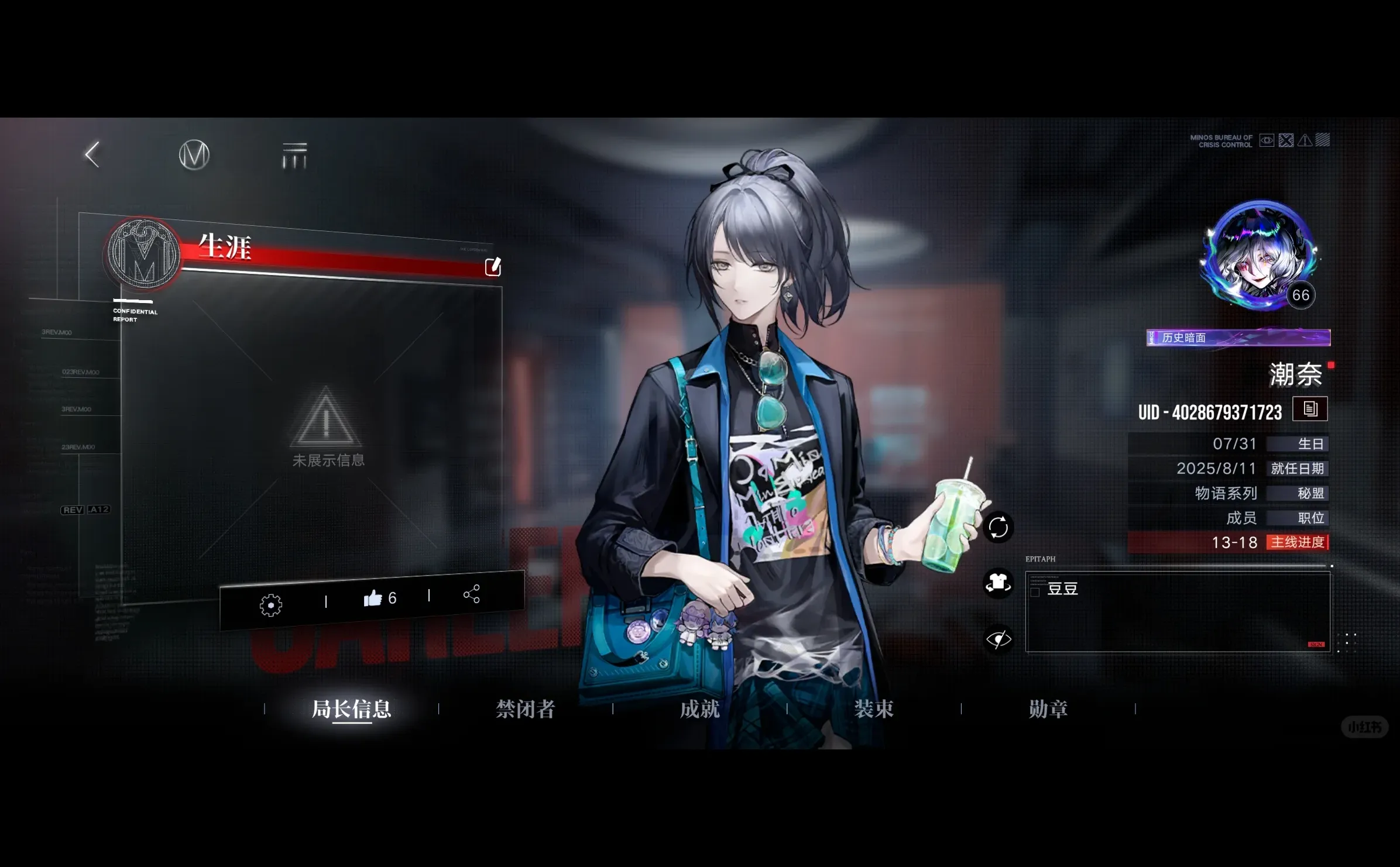The image size is (1400, 867).
Task: Select the 装束 outfits tab
Action: point(874,709)
